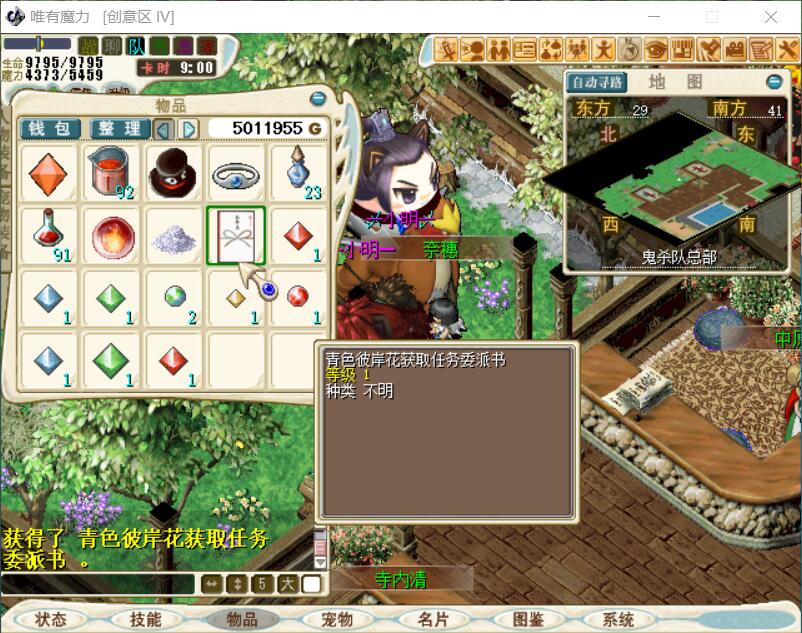Image resolution: width=802 pixels, height=633 pixels.
Task: Open the 状态 status menu
Action: click(50, 620)
